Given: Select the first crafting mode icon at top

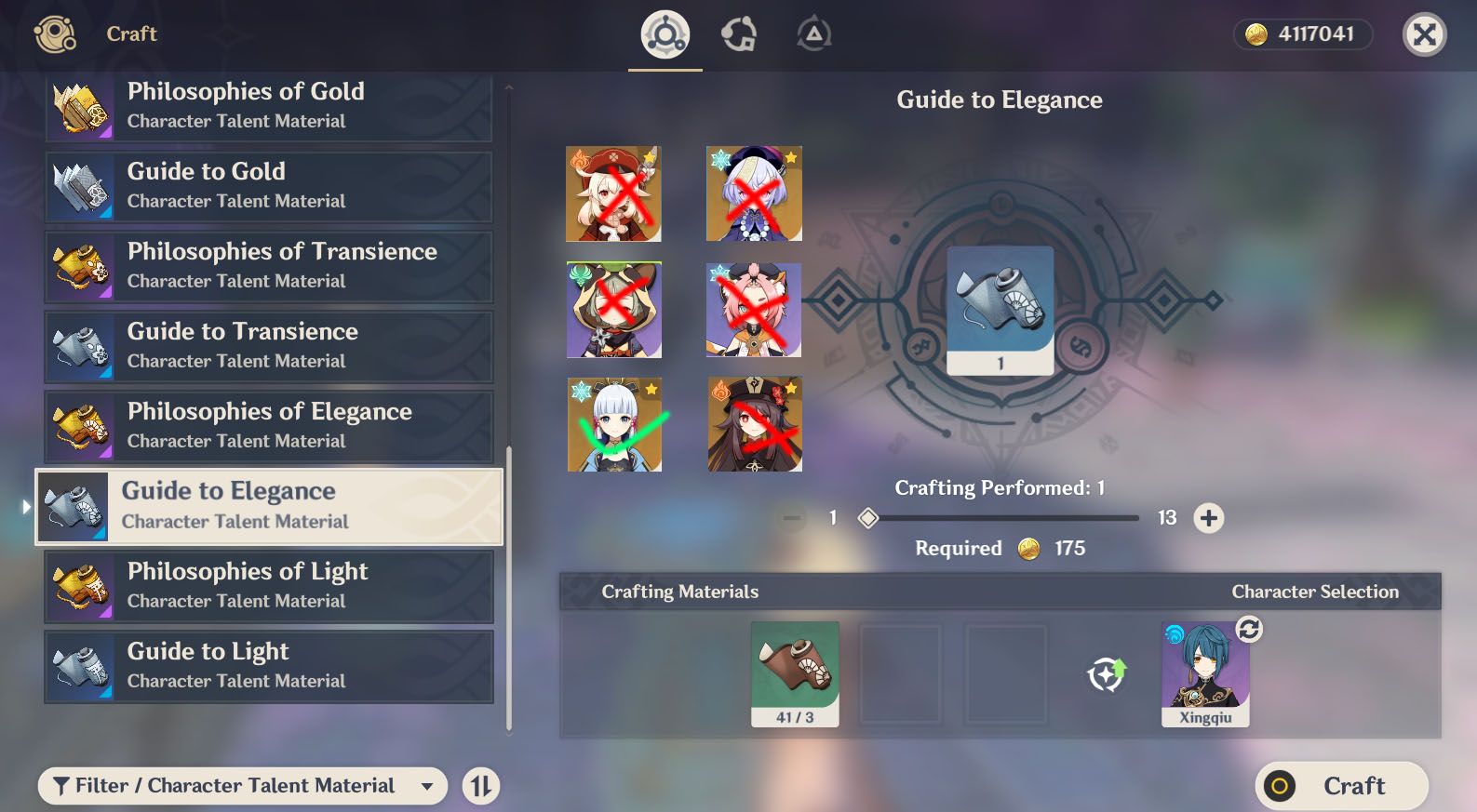Looking at the screenshot, I should (x=664, y=34).
